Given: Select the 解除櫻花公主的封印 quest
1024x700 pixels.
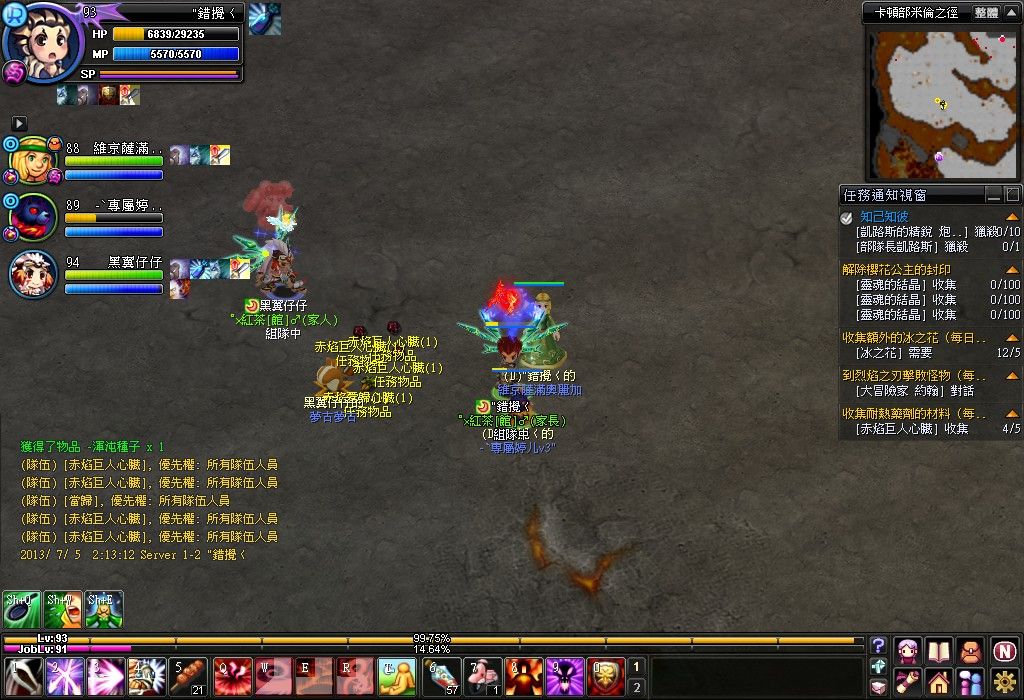Looking at the screenshot, I should coord(897,269).
